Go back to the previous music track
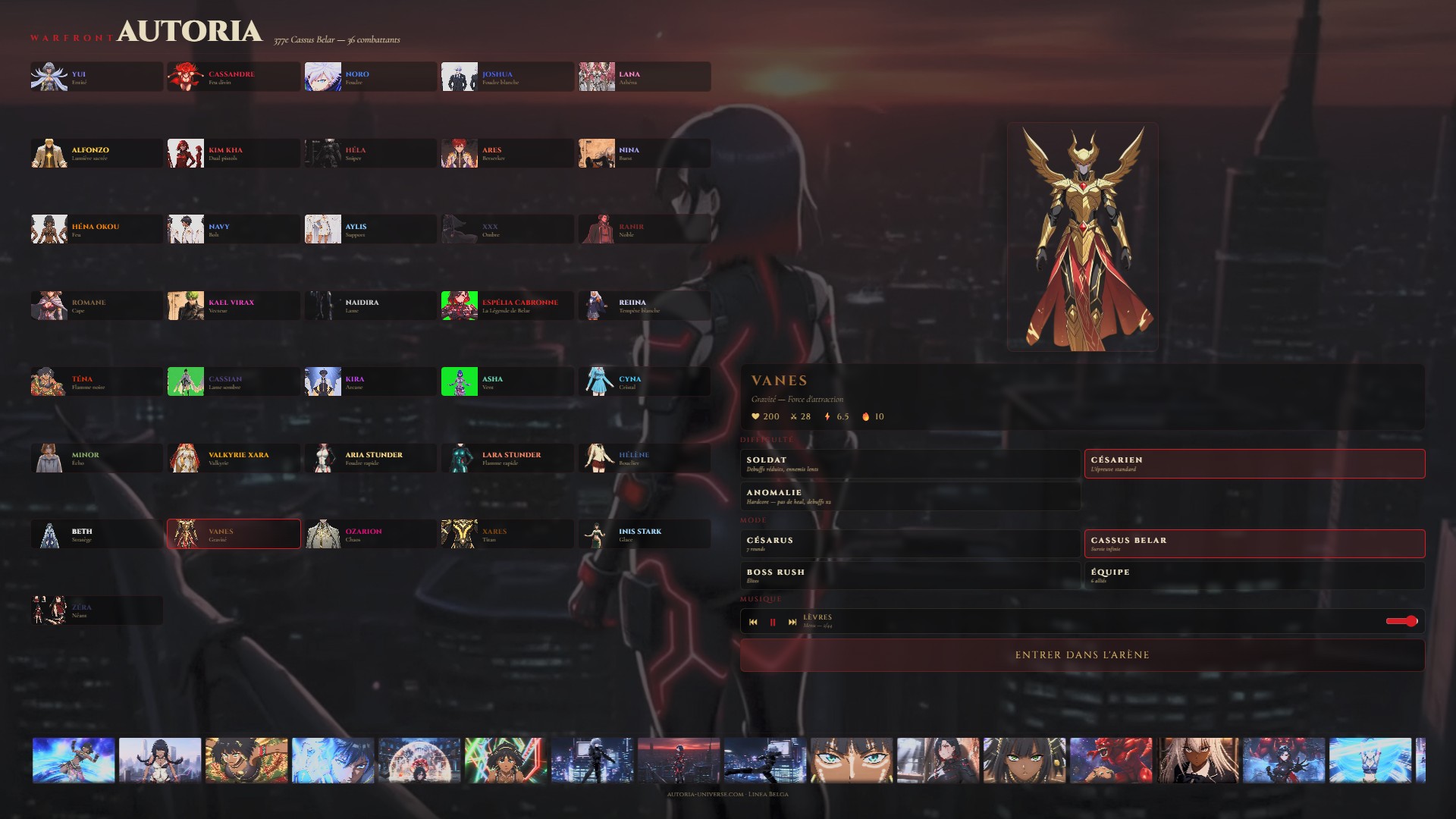 click(753, 622)
